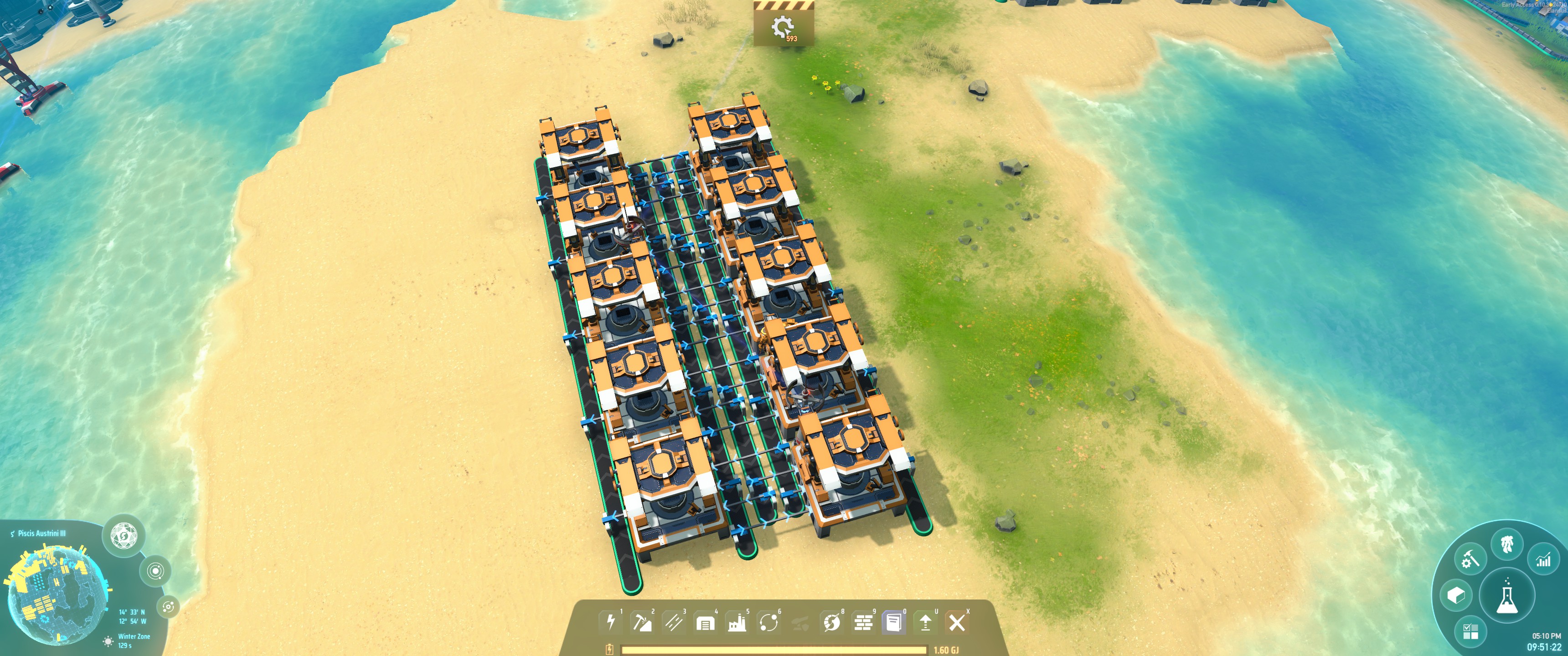Open the roads tool in slot 3
The image size is (1568, 656).
[x=675, y=624]
